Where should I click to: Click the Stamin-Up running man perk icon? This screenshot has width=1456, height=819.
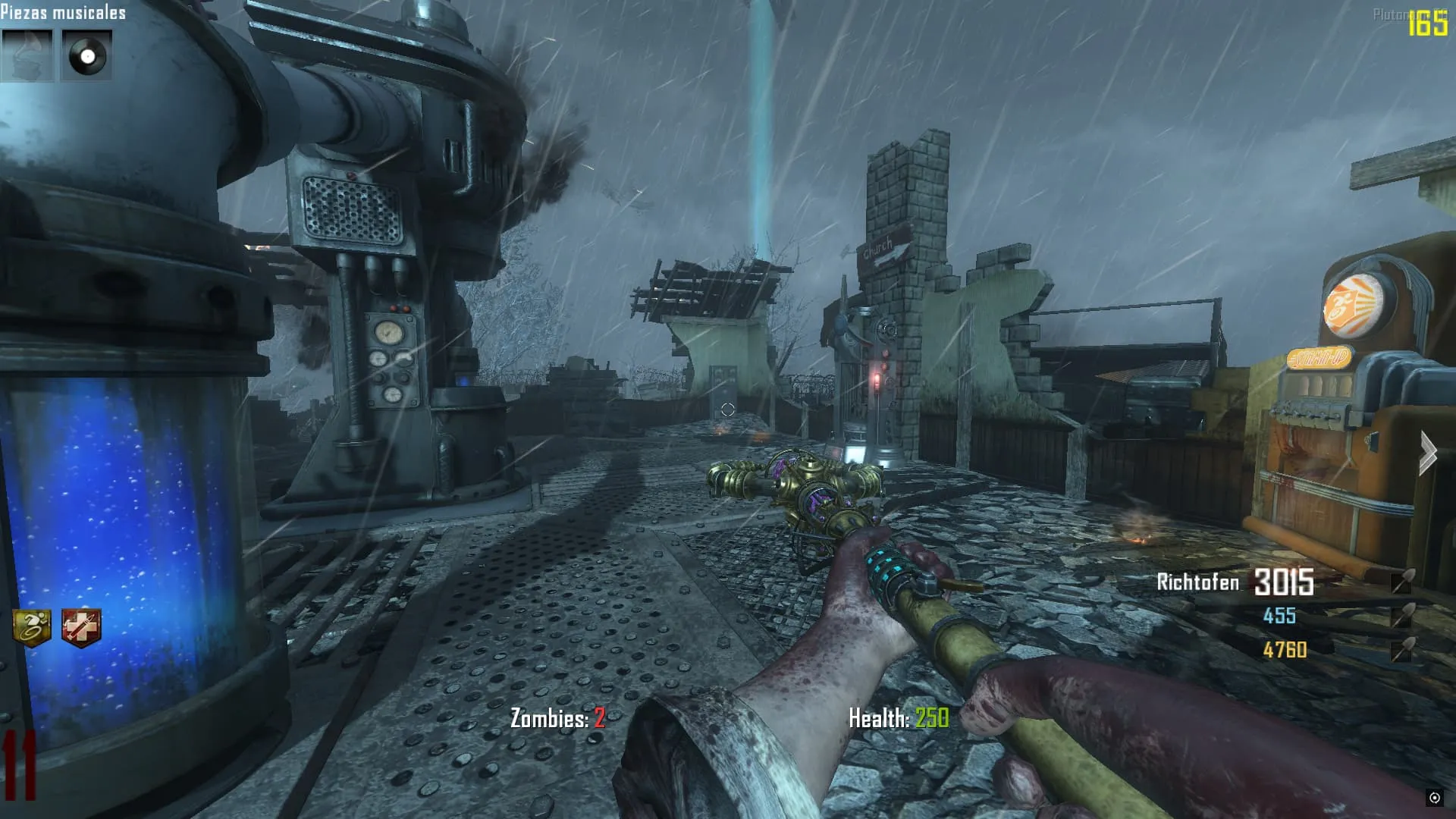coord(32,628)
